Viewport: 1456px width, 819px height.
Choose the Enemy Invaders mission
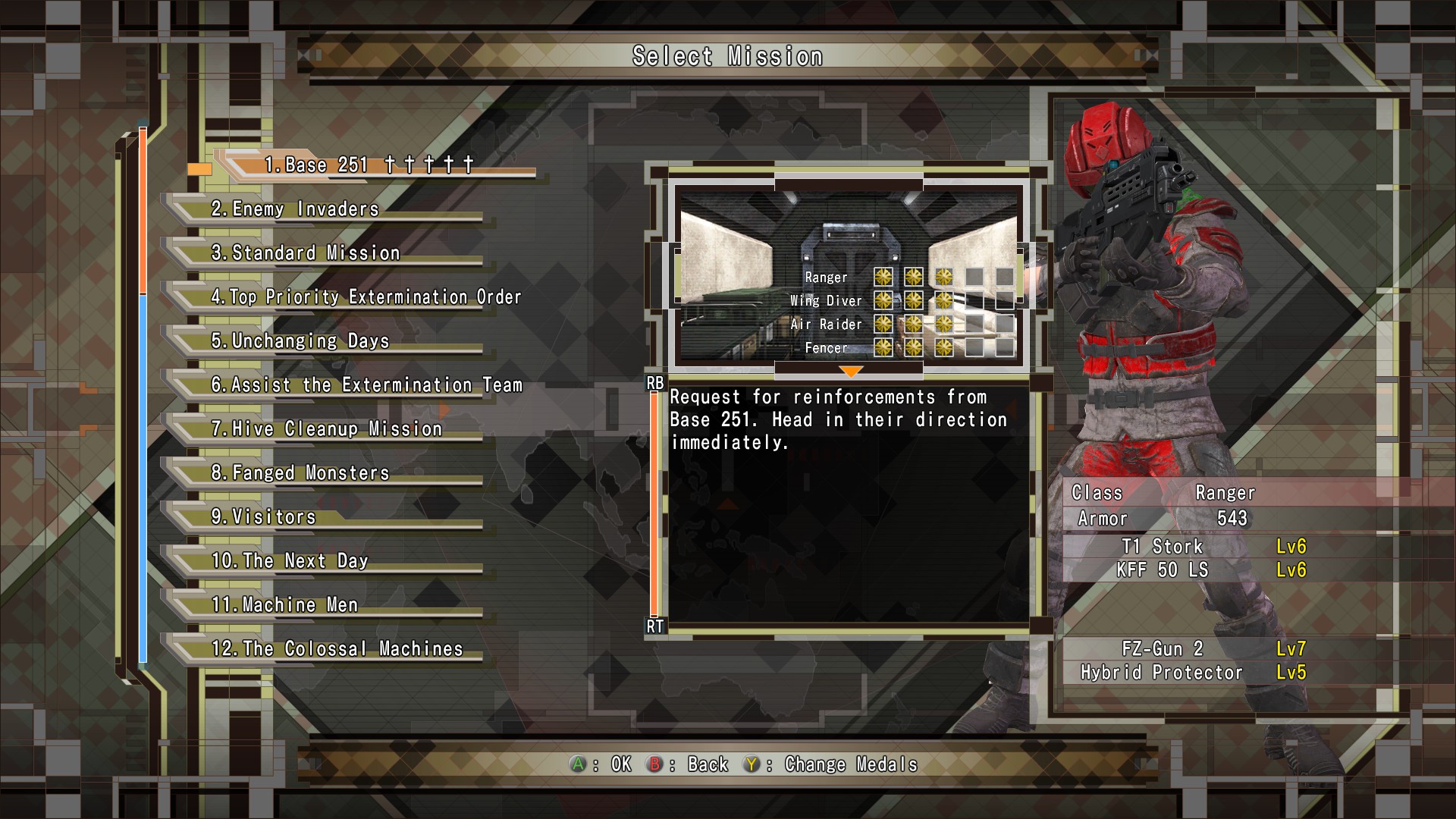pos(295,209)
